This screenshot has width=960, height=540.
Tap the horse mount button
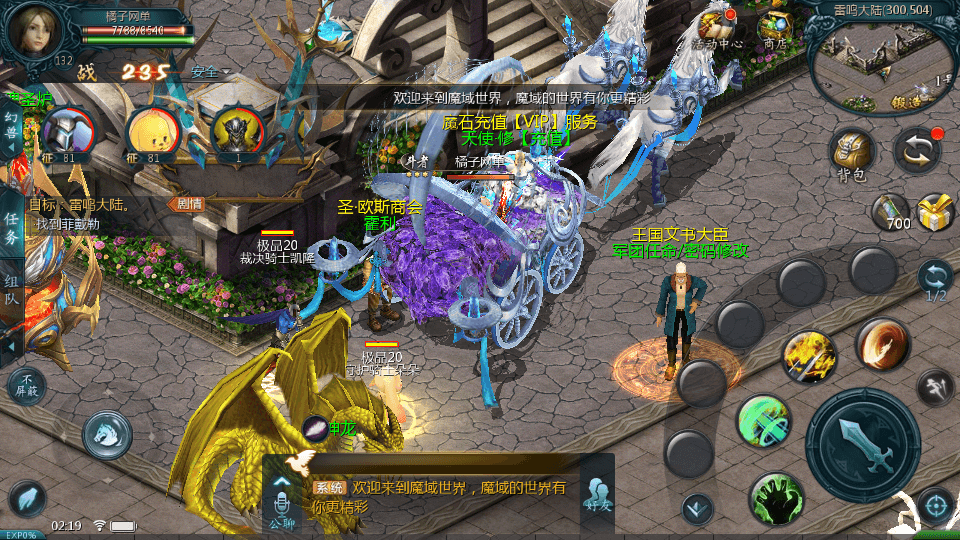click(x=107, y=434)
